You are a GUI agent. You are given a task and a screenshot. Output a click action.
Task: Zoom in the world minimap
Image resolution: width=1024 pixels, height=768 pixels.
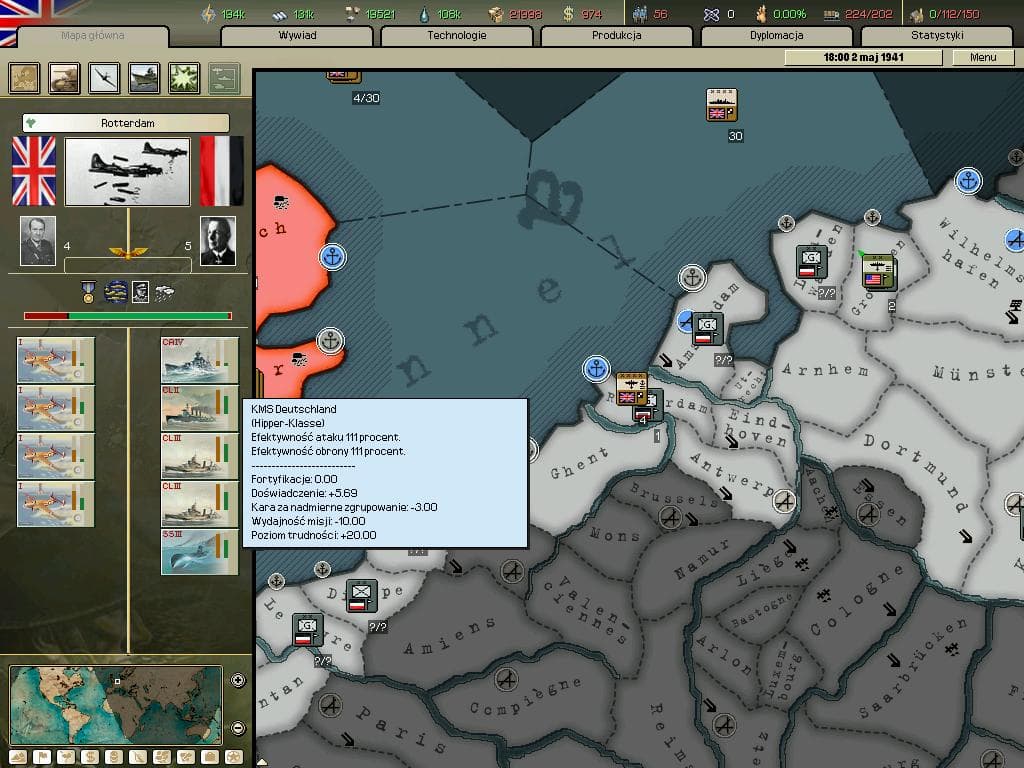pos(238,680)
